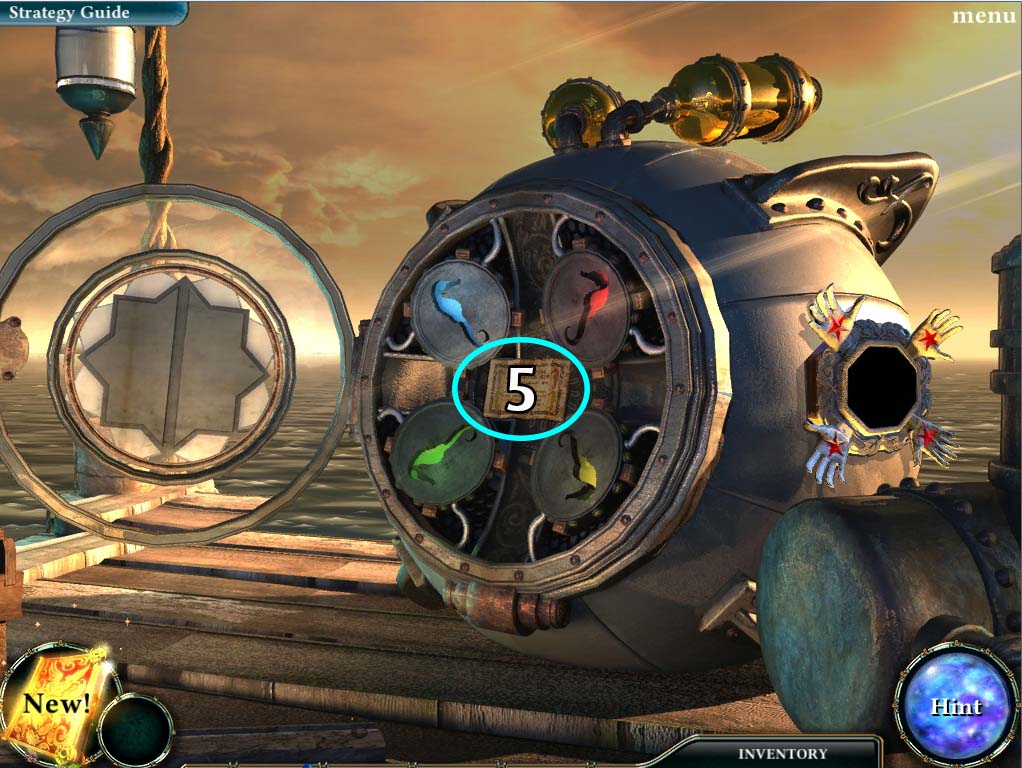Screen dimensions: 1022x768
Task: Select the blue seahorse disc
Action: 460,308
